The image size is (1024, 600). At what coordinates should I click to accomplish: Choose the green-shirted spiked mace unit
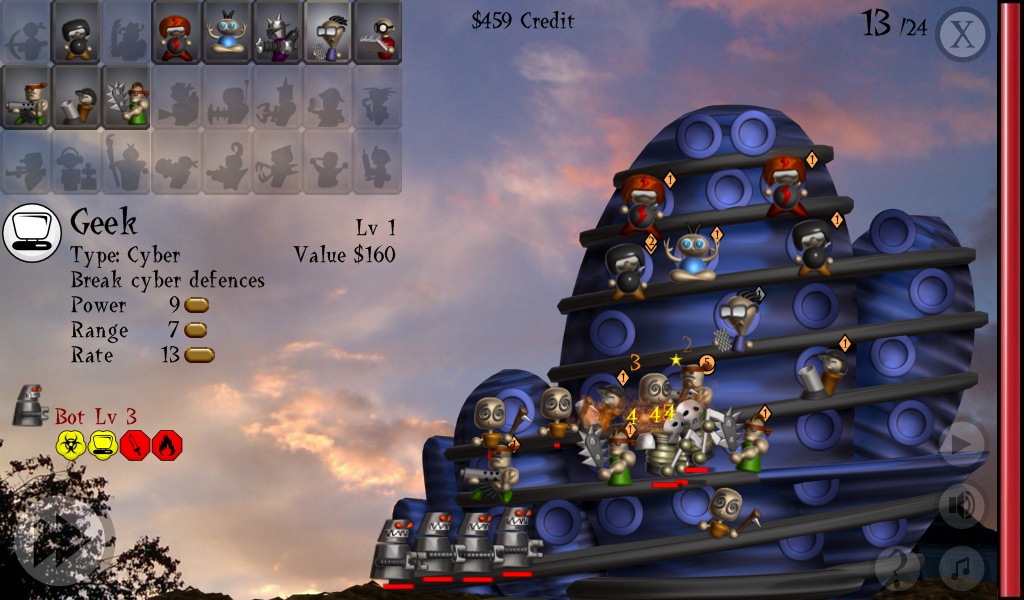[126, 97]
